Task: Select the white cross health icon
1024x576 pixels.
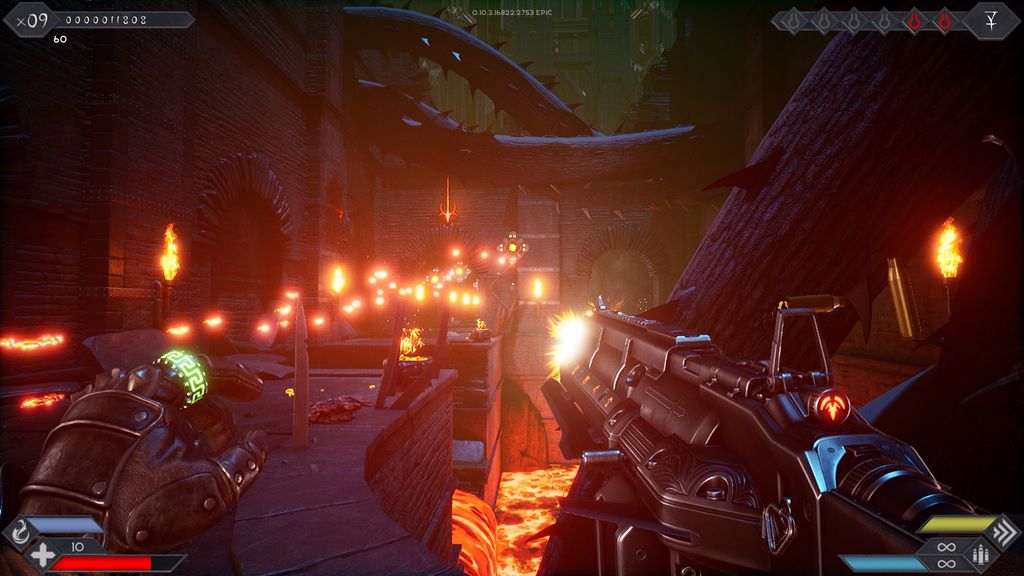Action: 42,557
